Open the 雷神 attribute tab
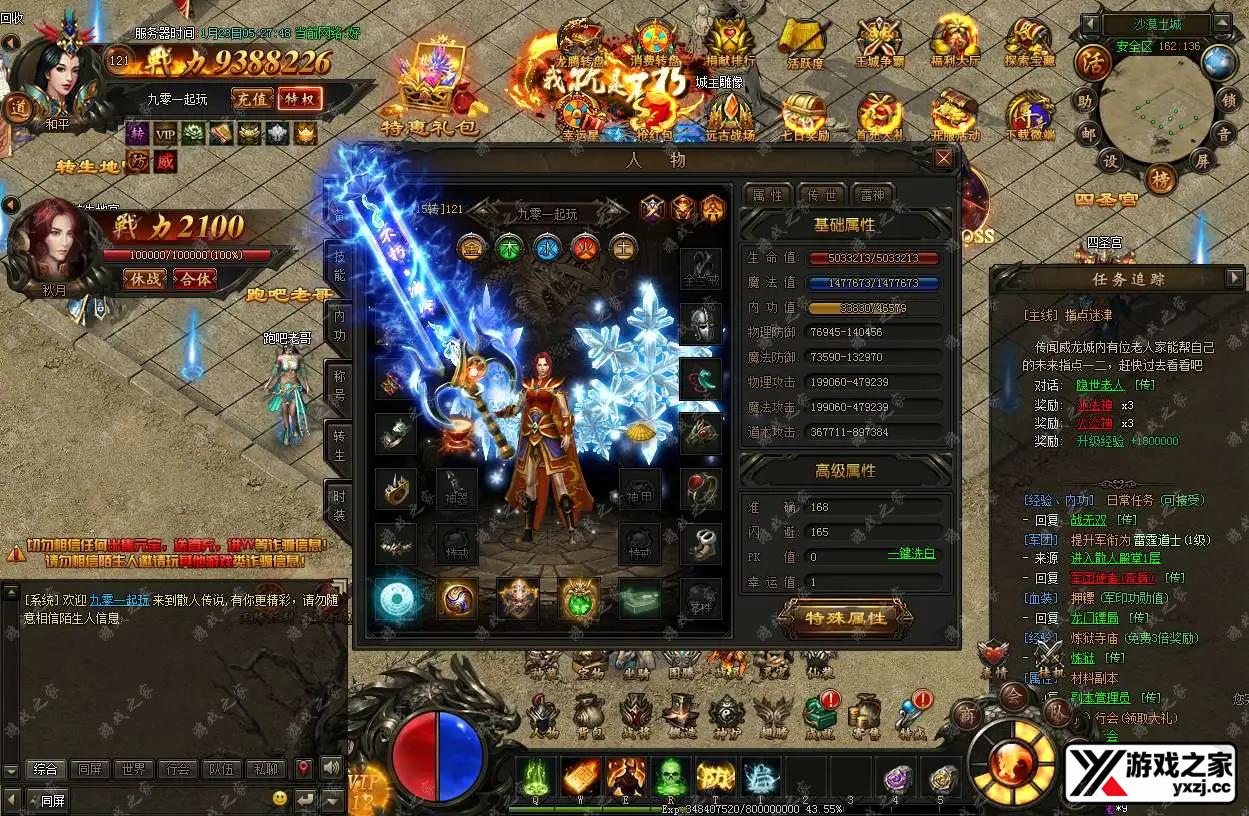1249x816 pixels. (872, 195)
